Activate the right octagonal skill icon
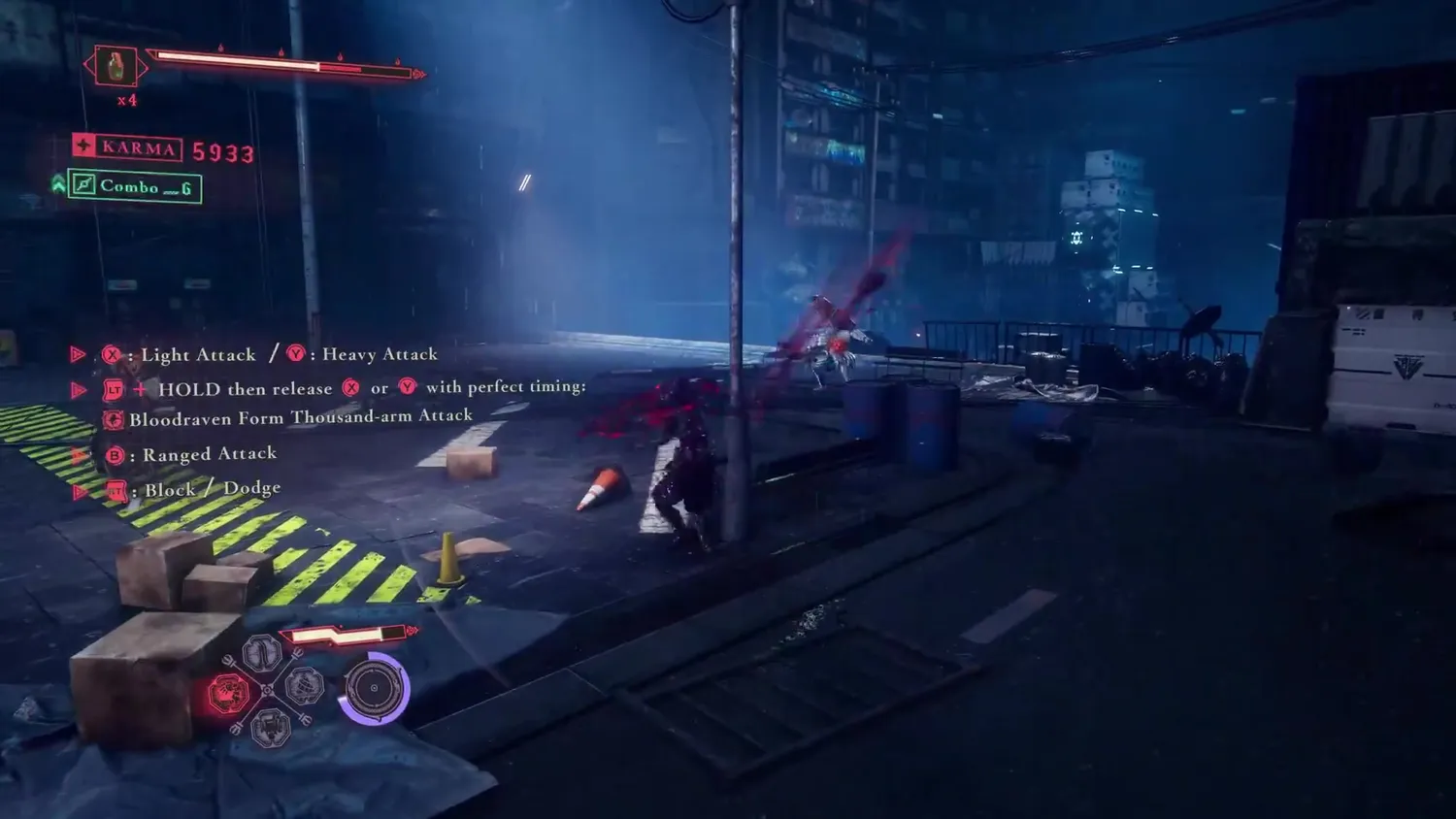1456x819 pixels. point(304,687)
